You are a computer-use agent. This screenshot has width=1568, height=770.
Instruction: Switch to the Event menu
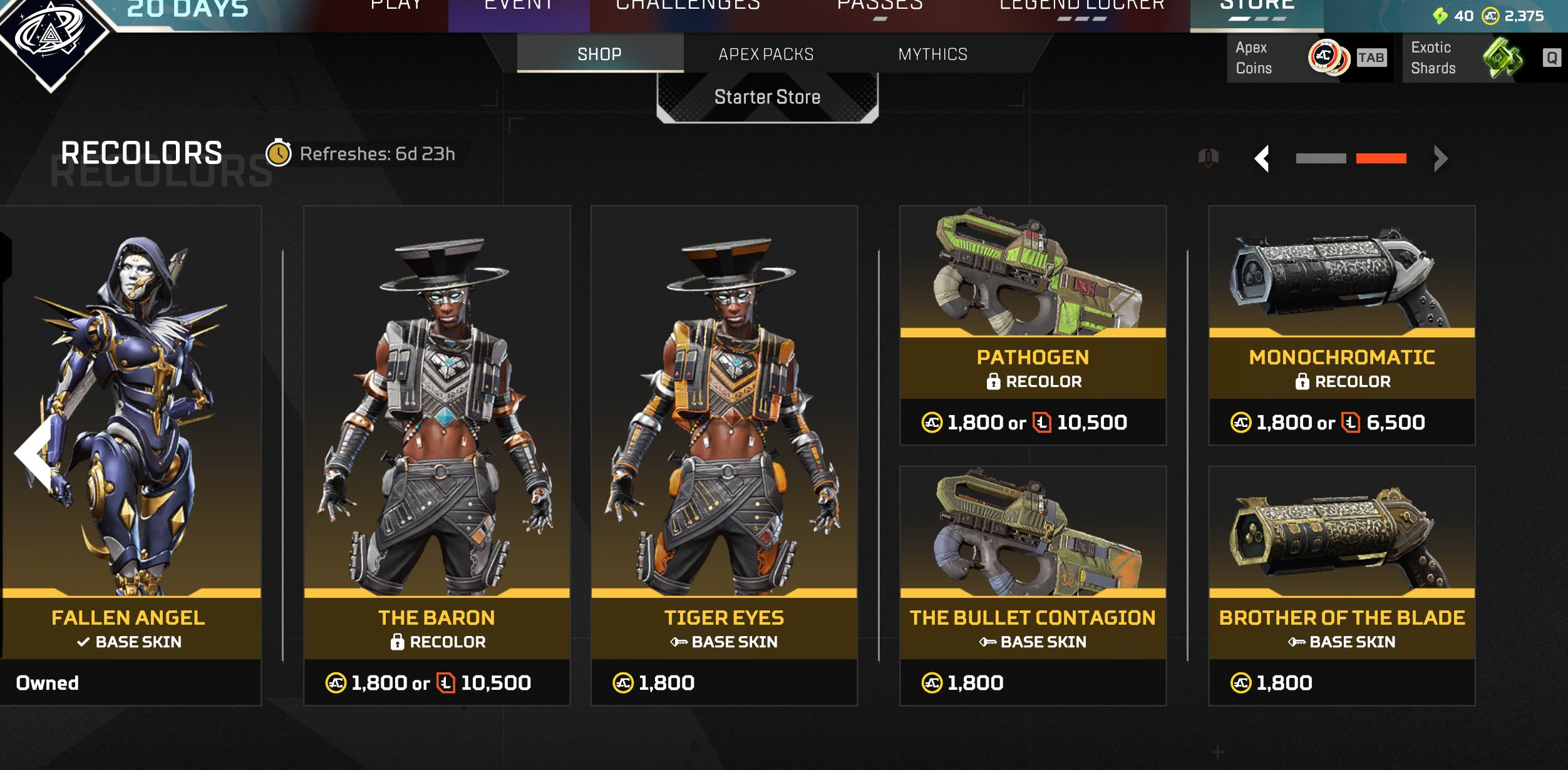coord(518,6)
